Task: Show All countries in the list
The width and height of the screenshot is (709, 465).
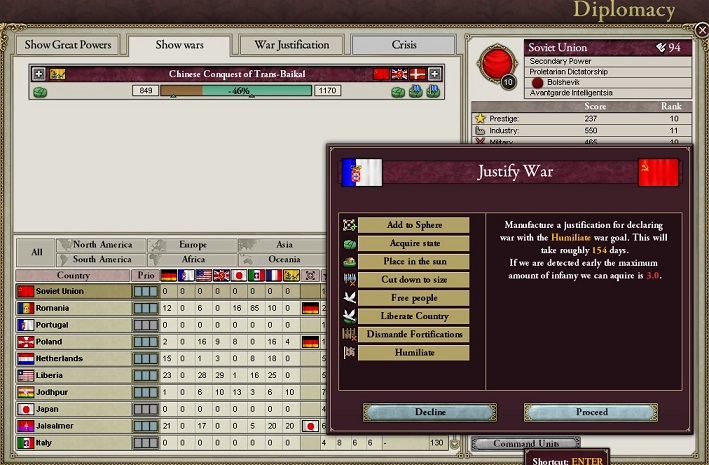Action: tap(36, 252)
